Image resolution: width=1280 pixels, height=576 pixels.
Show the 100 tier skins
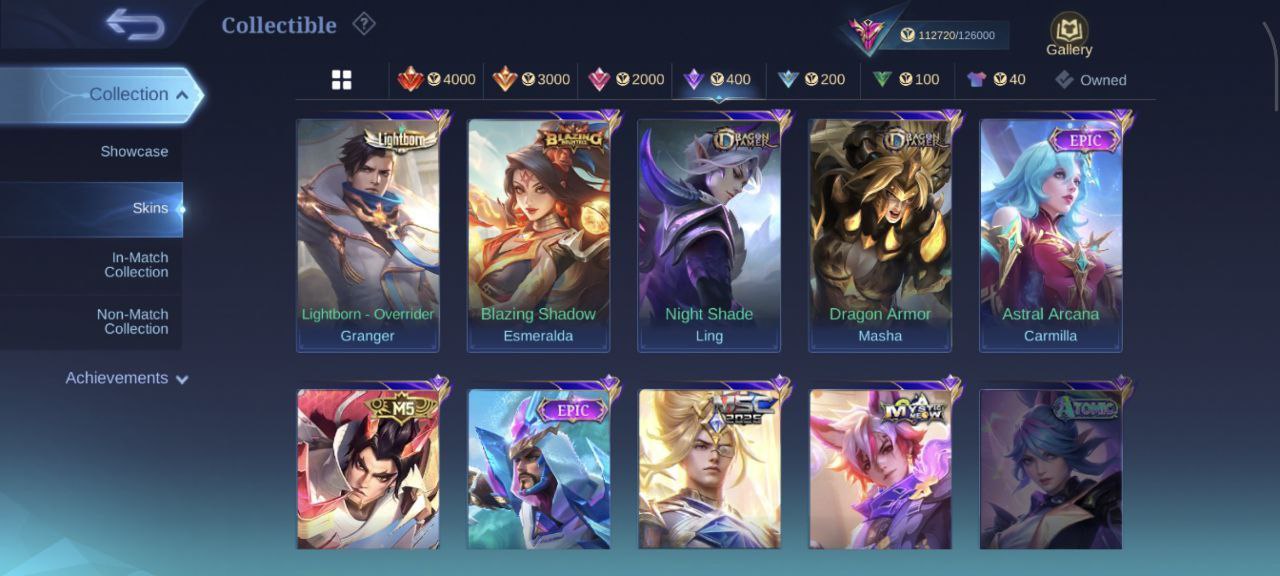[x=906, y=80]
